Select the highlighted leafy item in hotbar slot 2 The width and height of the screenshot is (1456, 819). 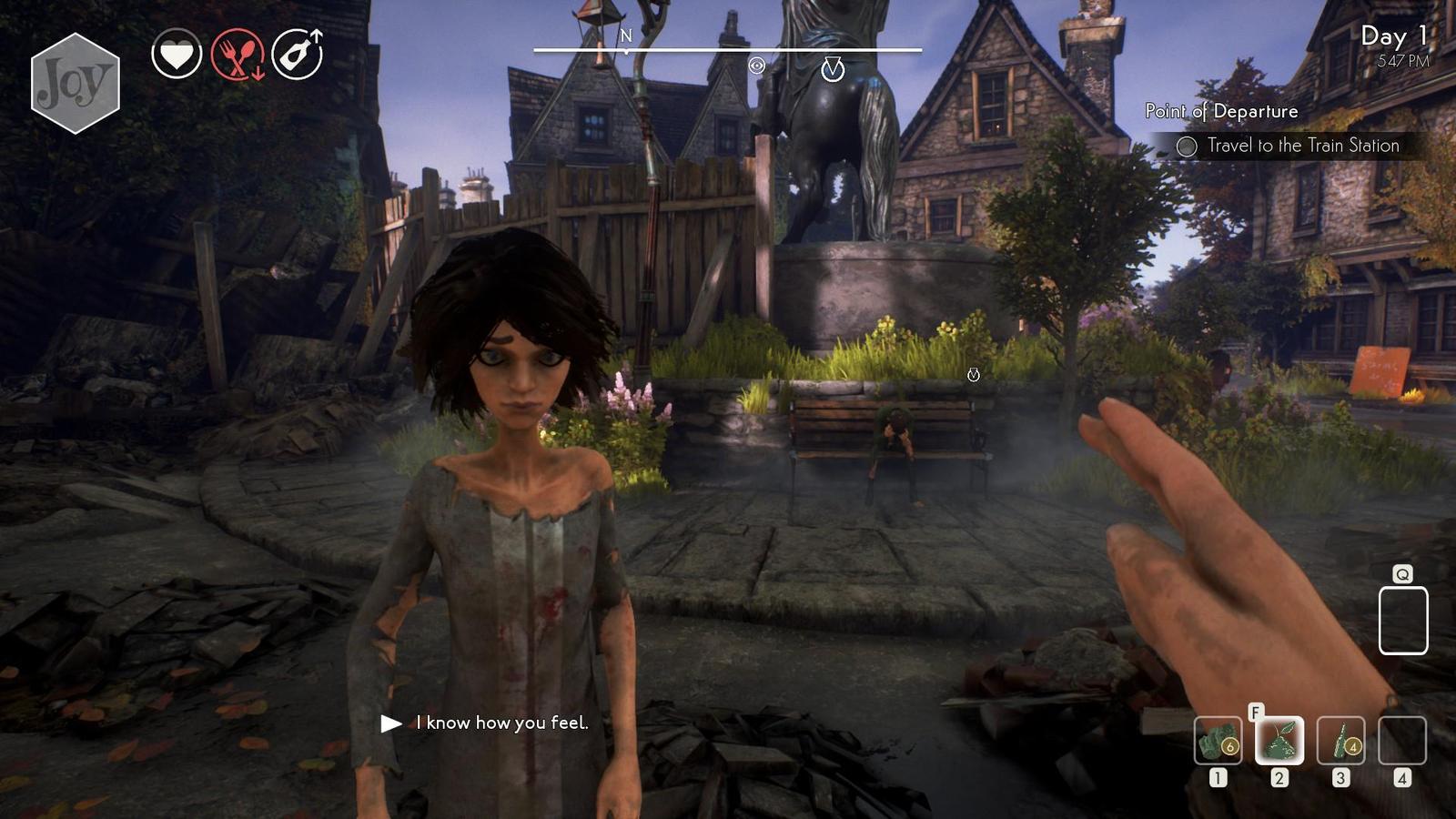[x=1279, y=741]
